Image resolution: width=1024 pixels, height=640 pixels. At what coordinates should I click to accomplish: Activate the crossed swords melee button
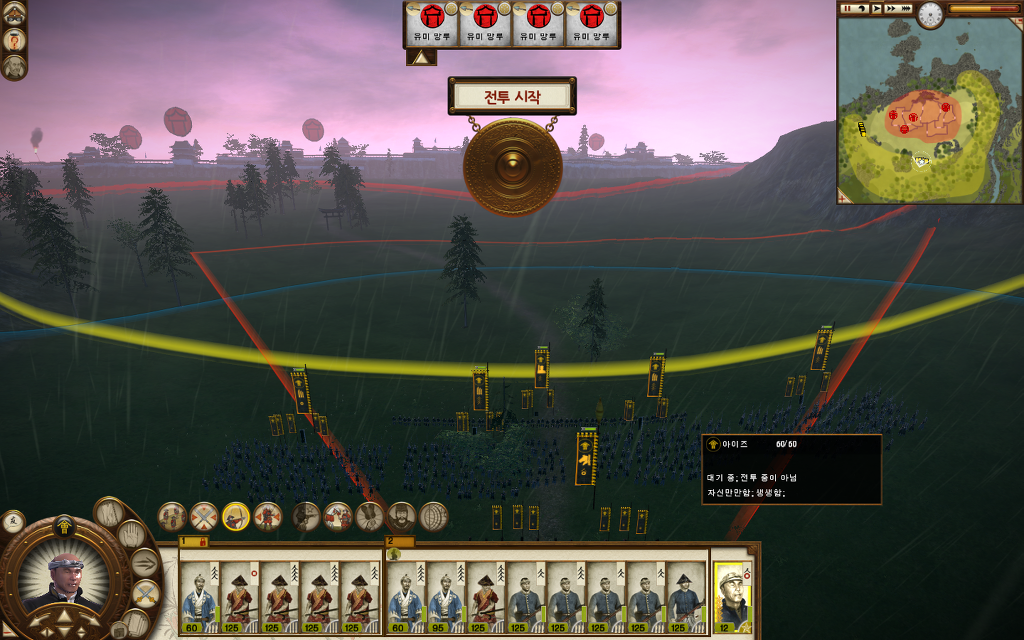(145, 593)
